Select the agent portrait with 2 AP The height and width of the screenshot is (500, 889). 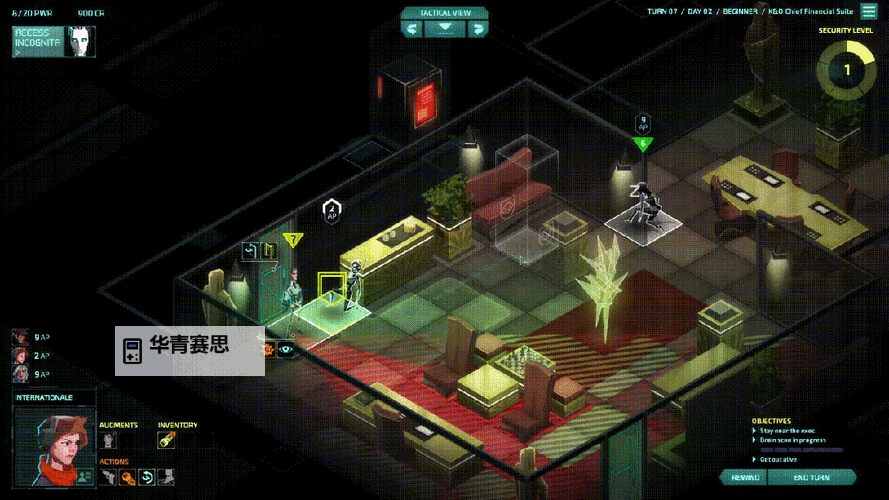tap(20, 355)
